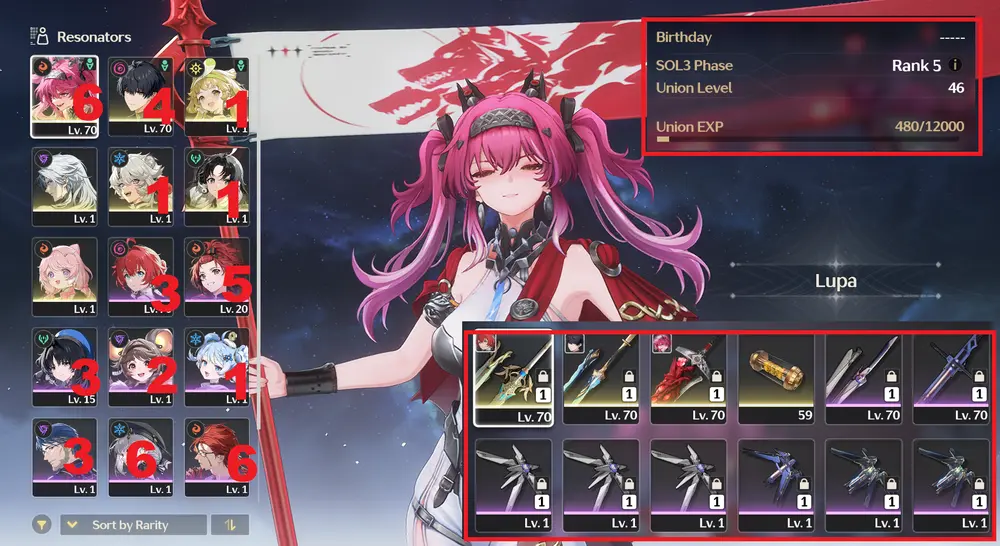
Task: Select the blonde resonator with flower hairpiece
Action: (217, 95)
